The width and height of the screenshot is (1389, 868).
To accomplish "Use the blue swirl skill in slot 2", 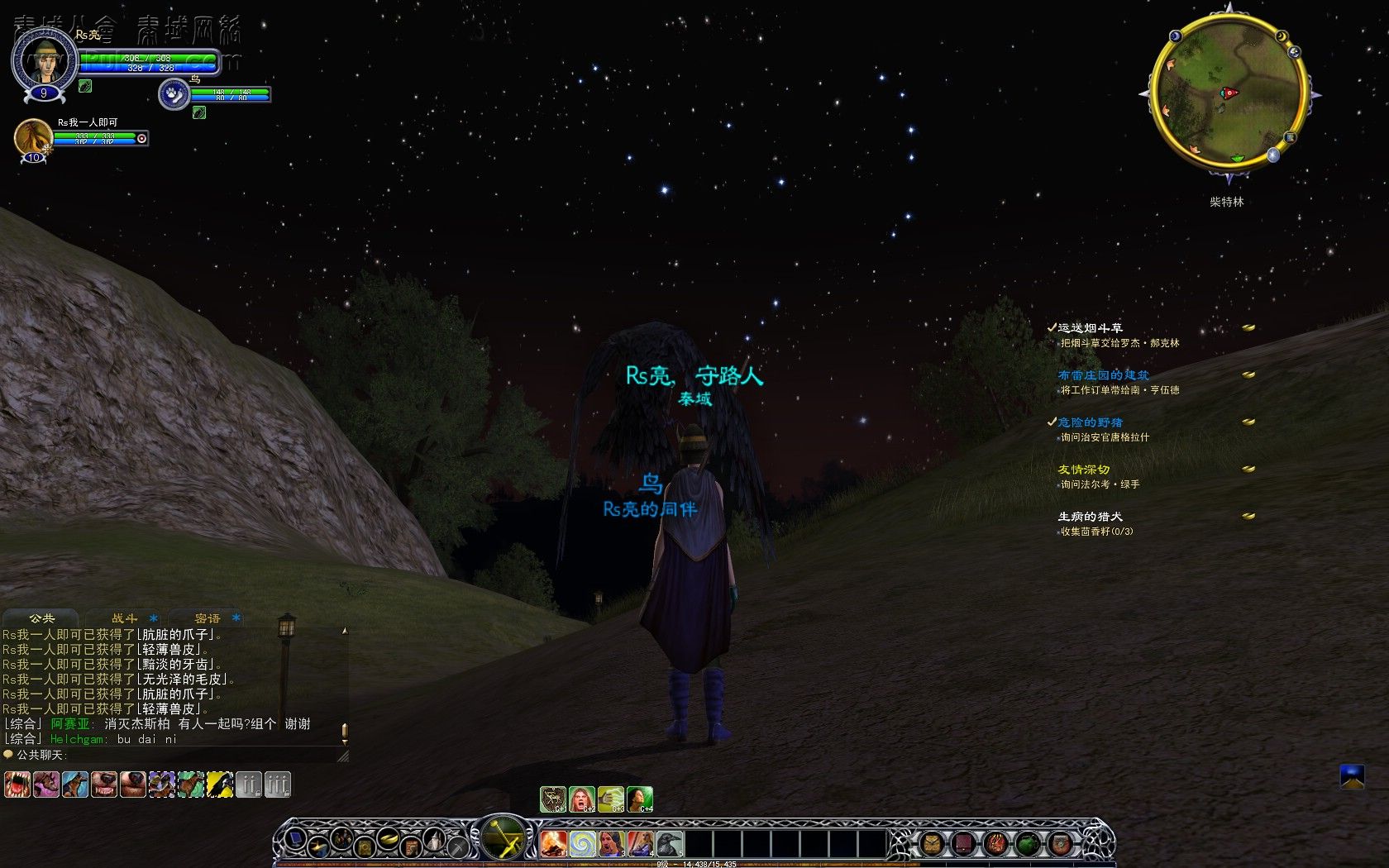I will pos(582,843).
